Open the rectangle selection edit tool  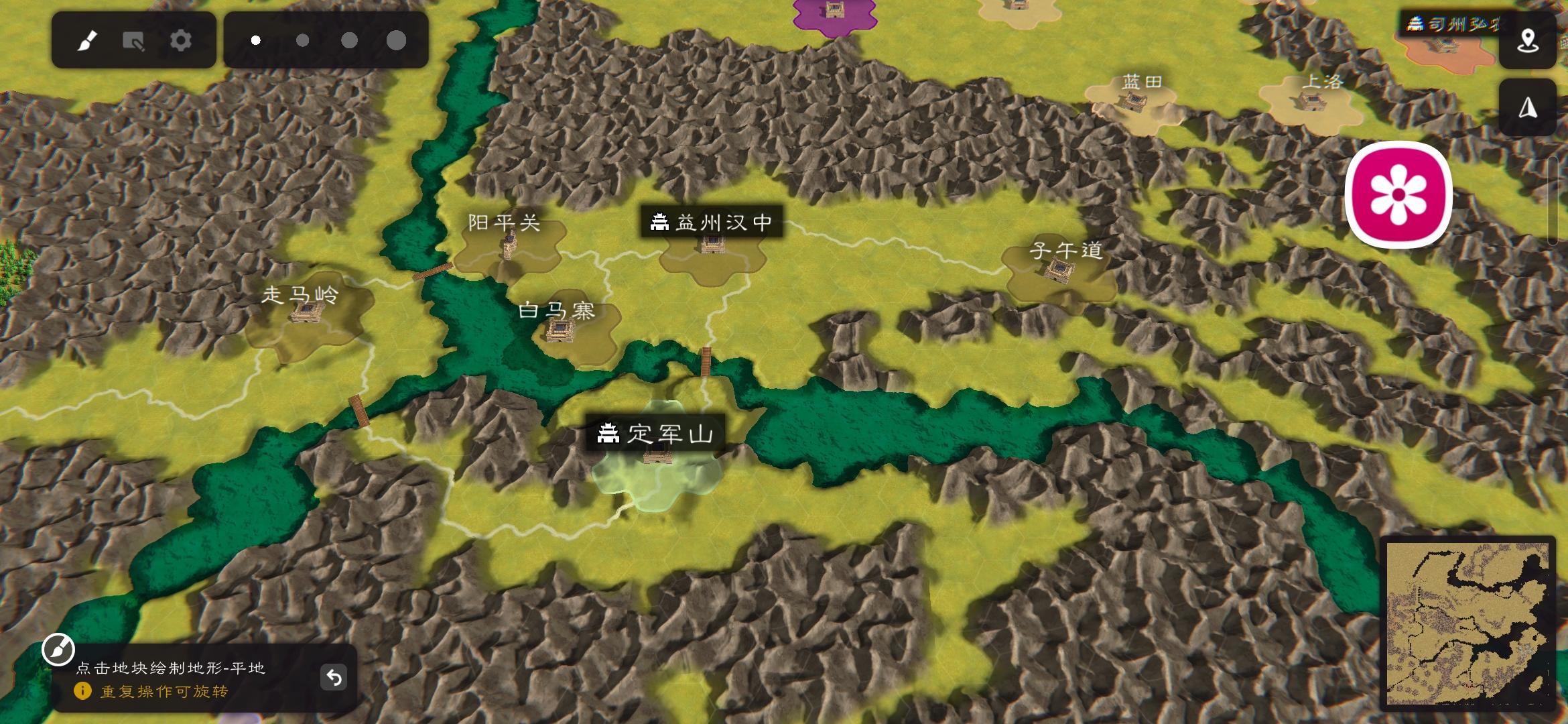[x=135, y=40]
